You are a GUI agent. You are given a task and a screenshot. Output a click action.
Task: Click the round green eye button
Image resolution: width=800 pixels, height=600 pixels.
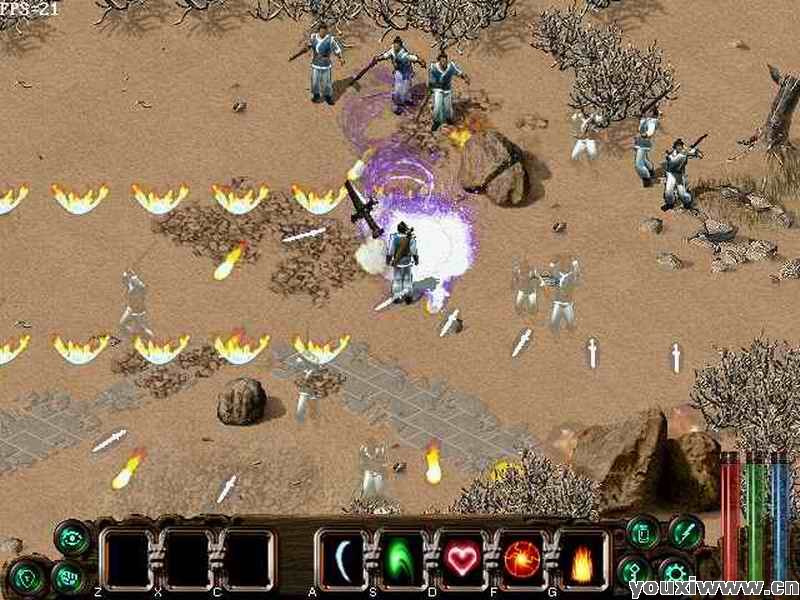tap(72, 538)
